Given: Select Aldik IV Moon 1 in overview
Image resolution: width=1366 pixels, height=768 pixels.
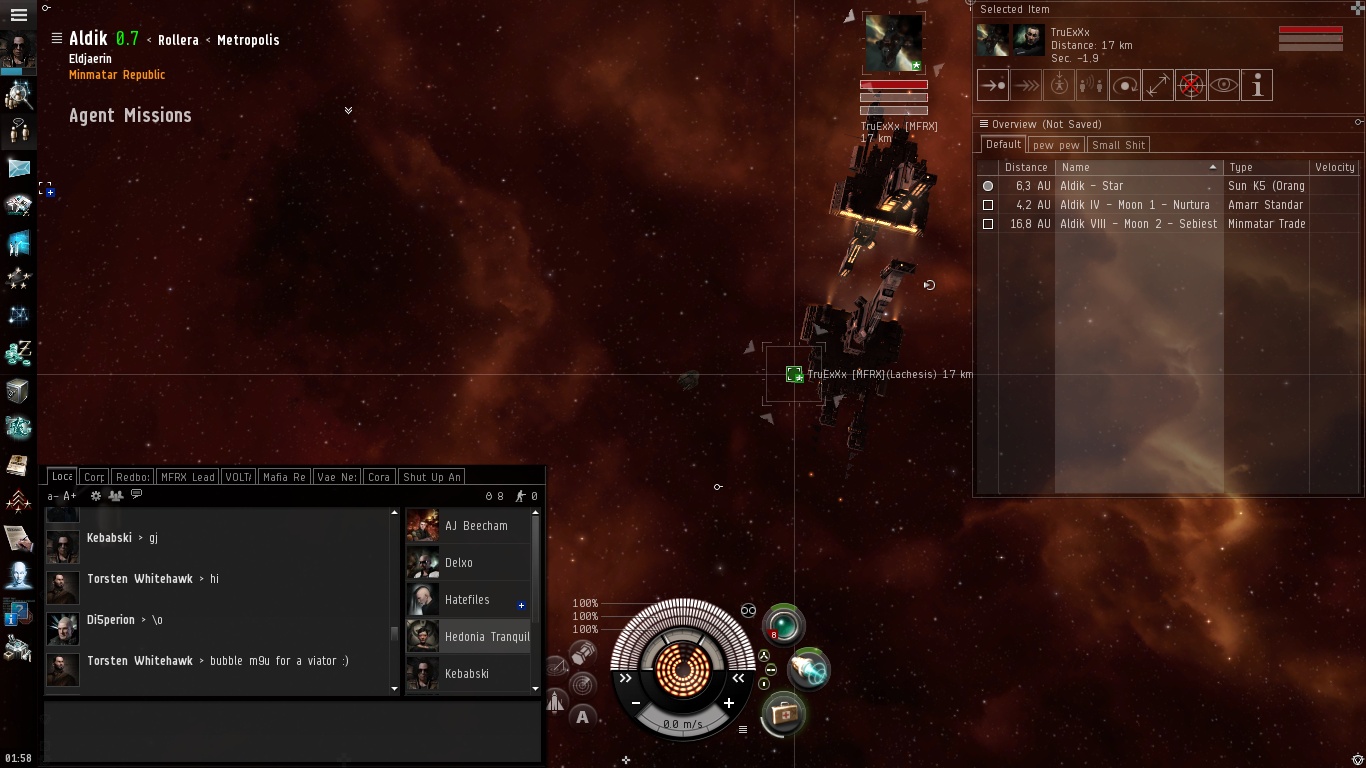Looking at the screenshot, I should [1134, 205].
